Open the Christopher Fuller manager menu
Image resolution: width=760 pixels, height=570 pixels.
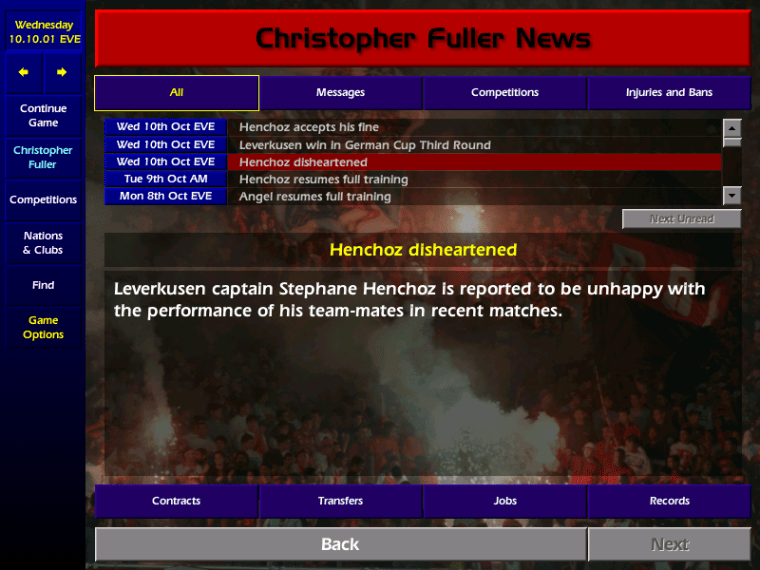[43, 157]
